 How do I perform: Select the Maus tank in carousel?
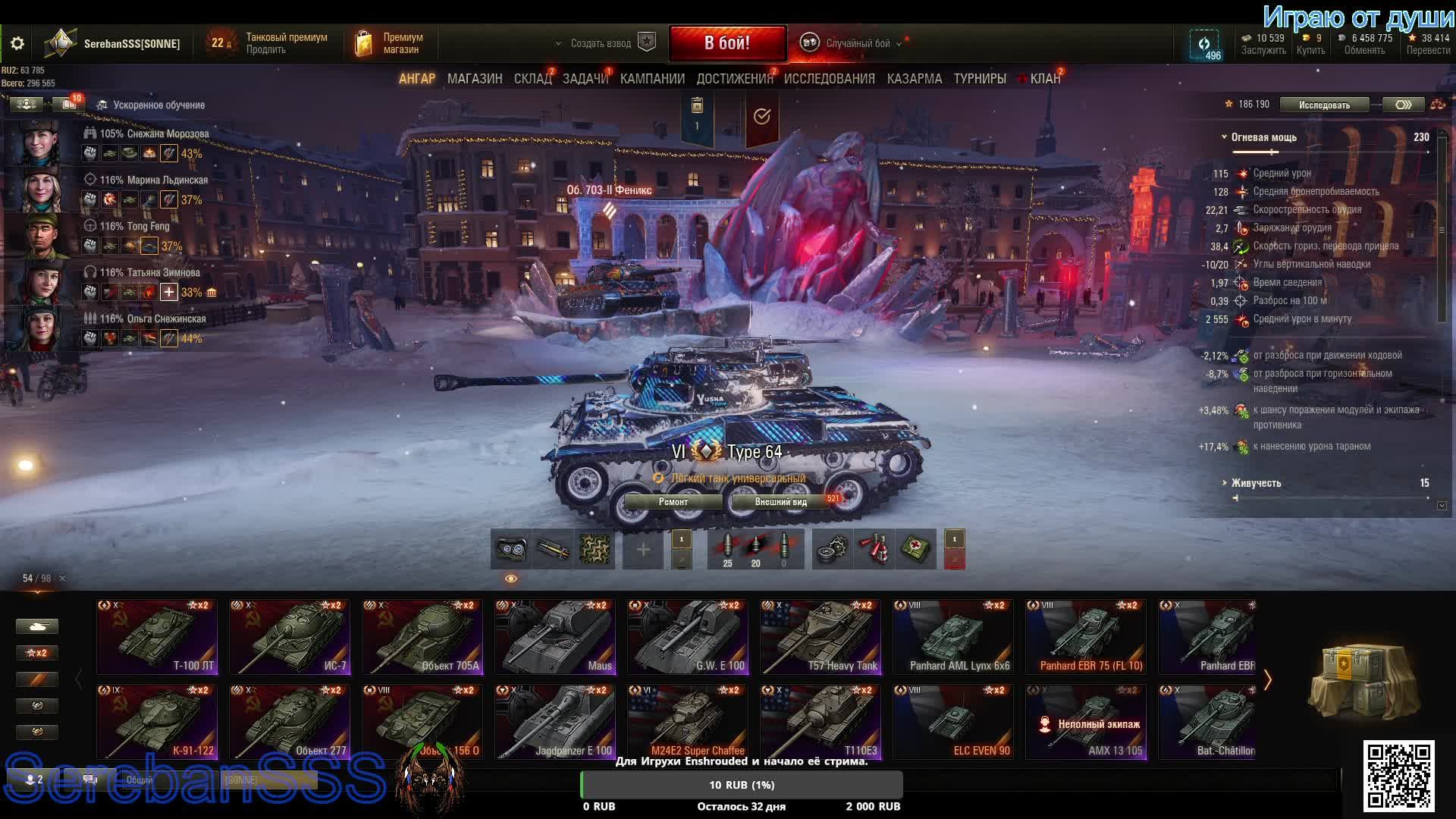pos(555,637)
